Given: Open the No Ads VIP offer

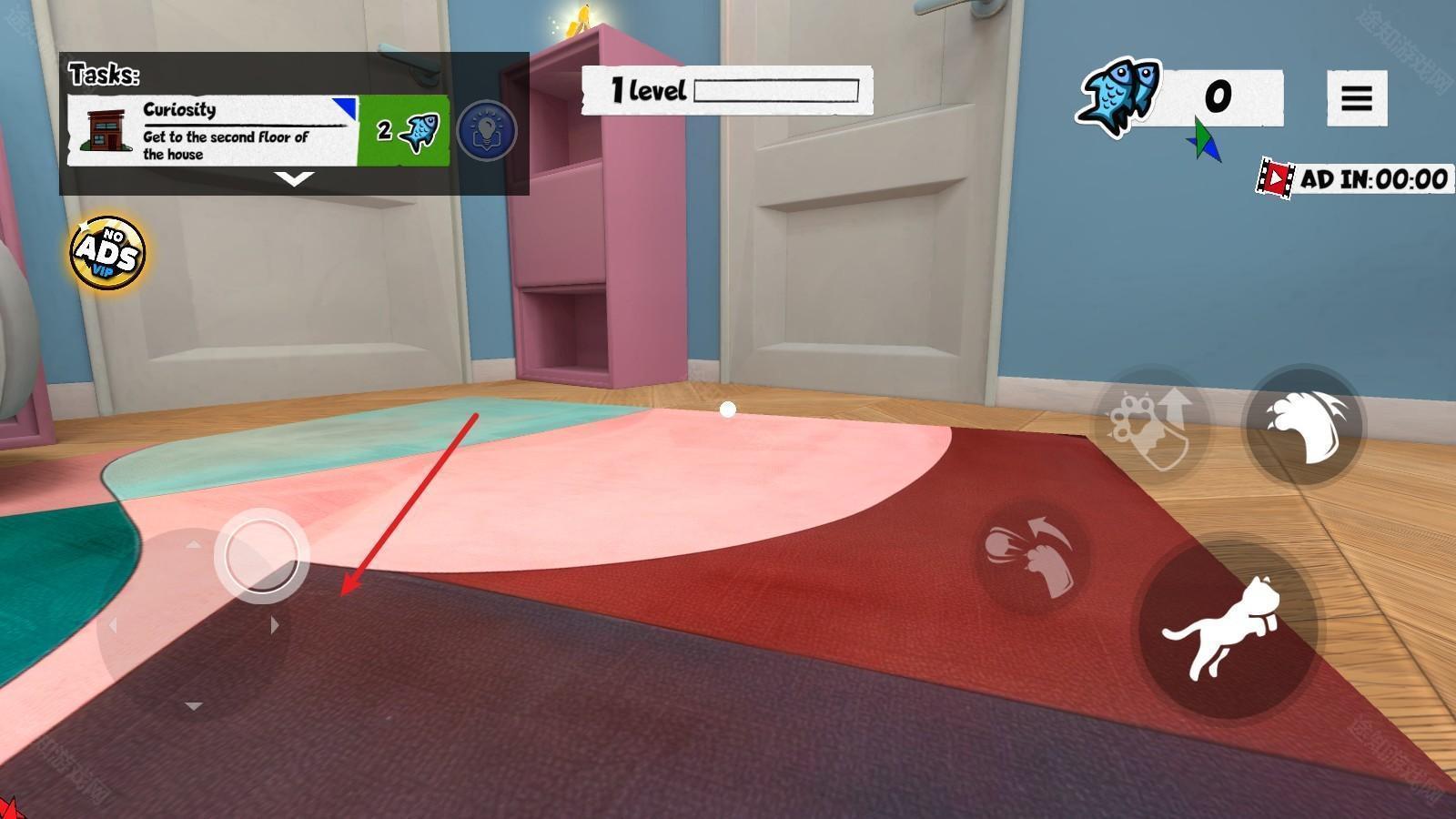Looking at the screenshot, I should (108, 252).
